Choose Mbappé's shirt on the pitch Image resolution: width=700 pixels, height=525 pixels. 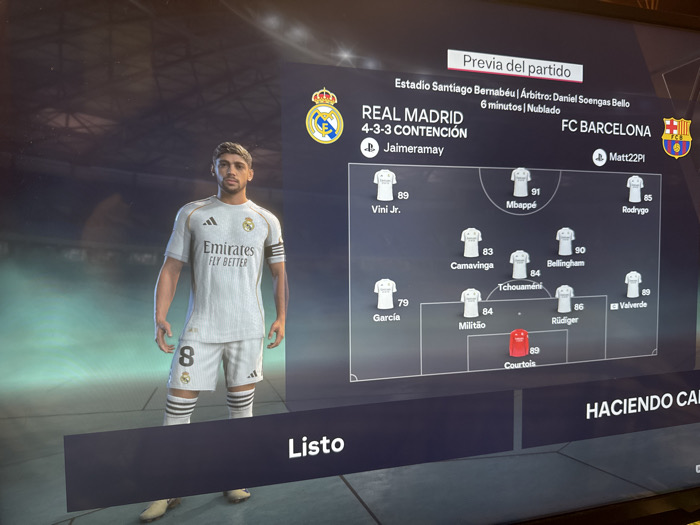[520, 181]
